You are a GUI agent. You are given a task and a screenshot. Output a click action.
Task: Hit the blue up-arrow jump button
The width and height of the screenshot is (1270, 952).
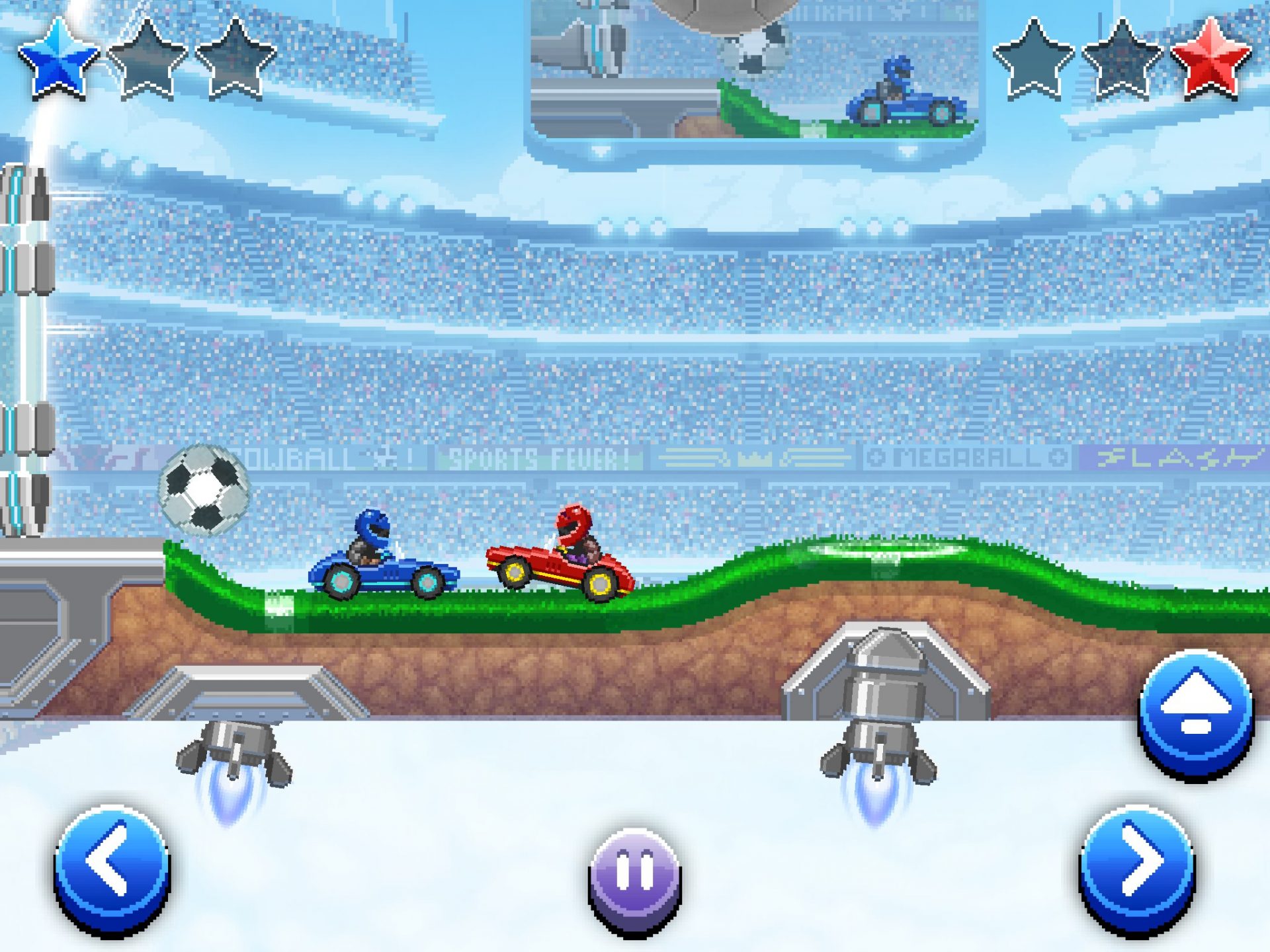(x=1195, y=711)
